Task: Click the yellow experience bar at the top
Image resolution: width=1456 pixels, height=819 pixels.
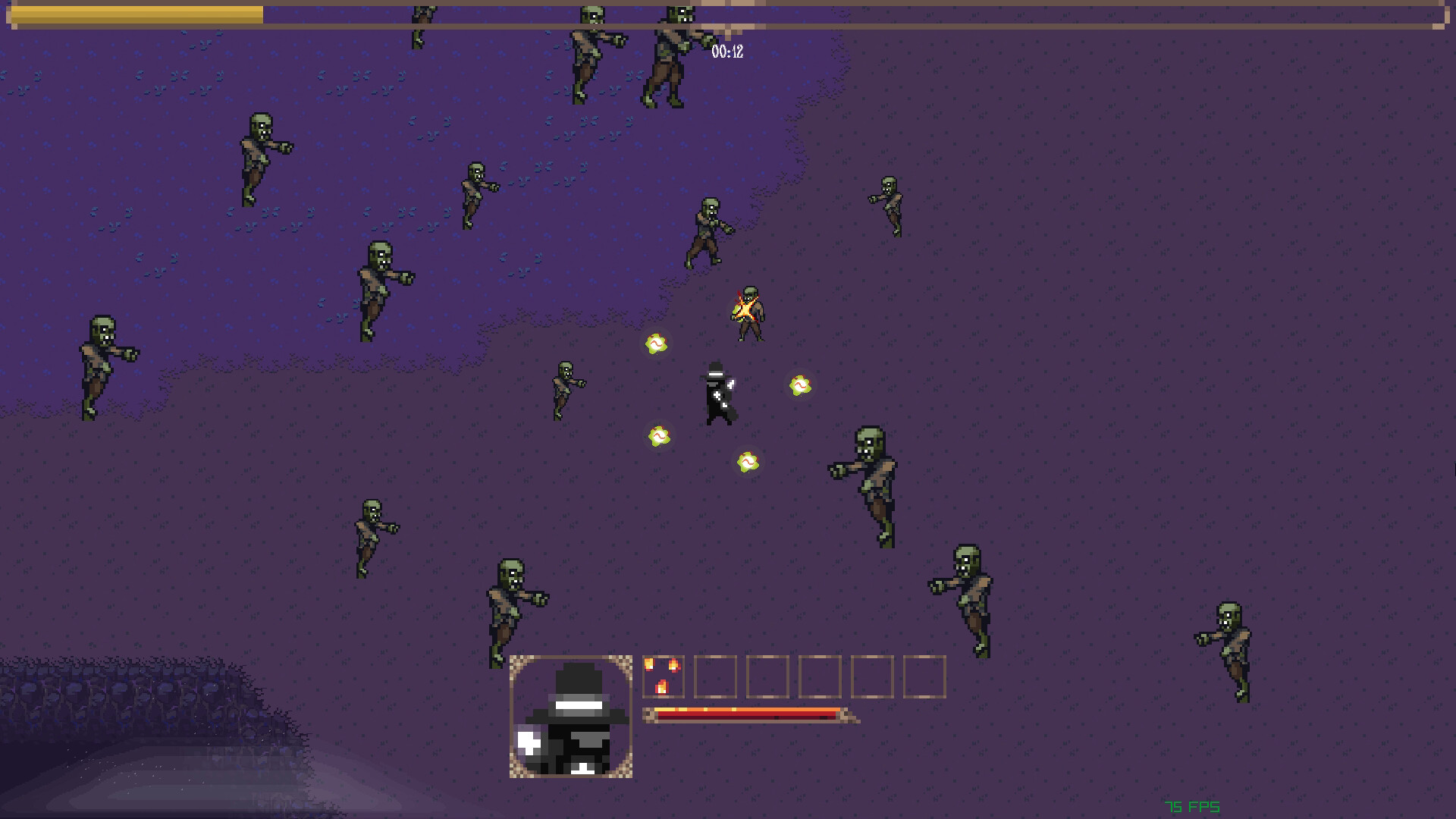Action: pos(136,14)
